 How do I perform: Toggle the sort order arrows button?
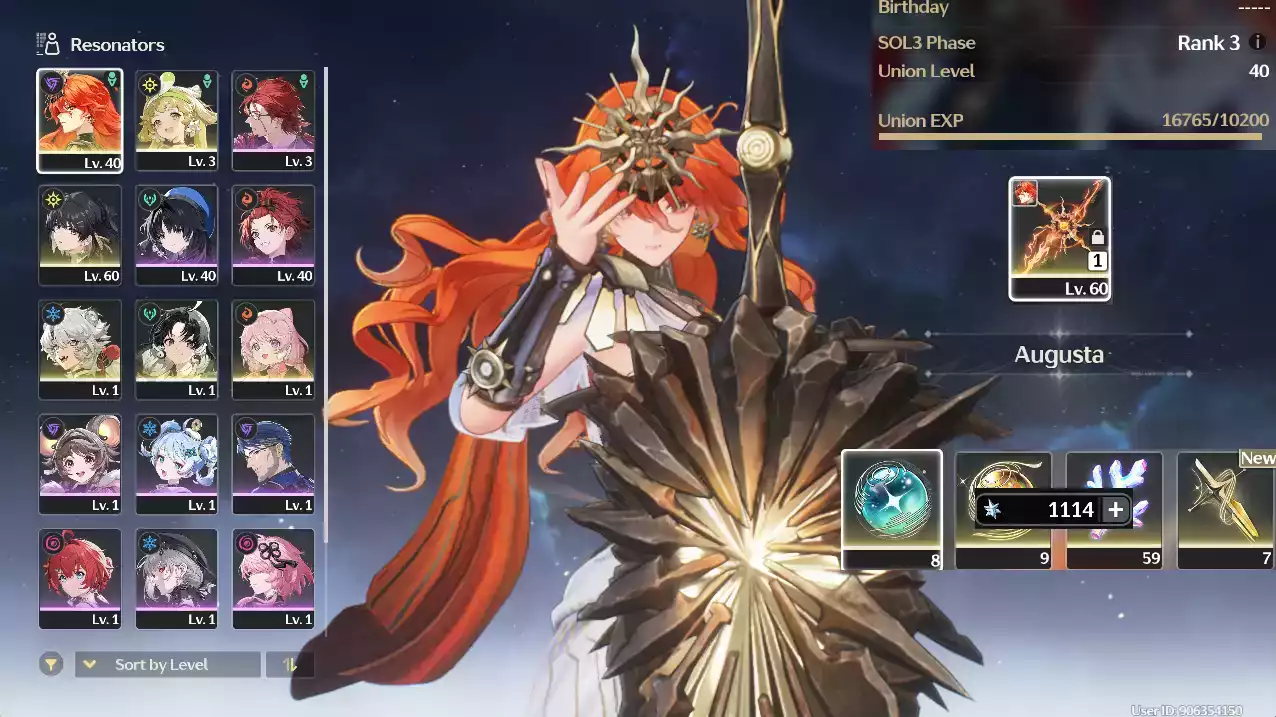tap(290, 665)
